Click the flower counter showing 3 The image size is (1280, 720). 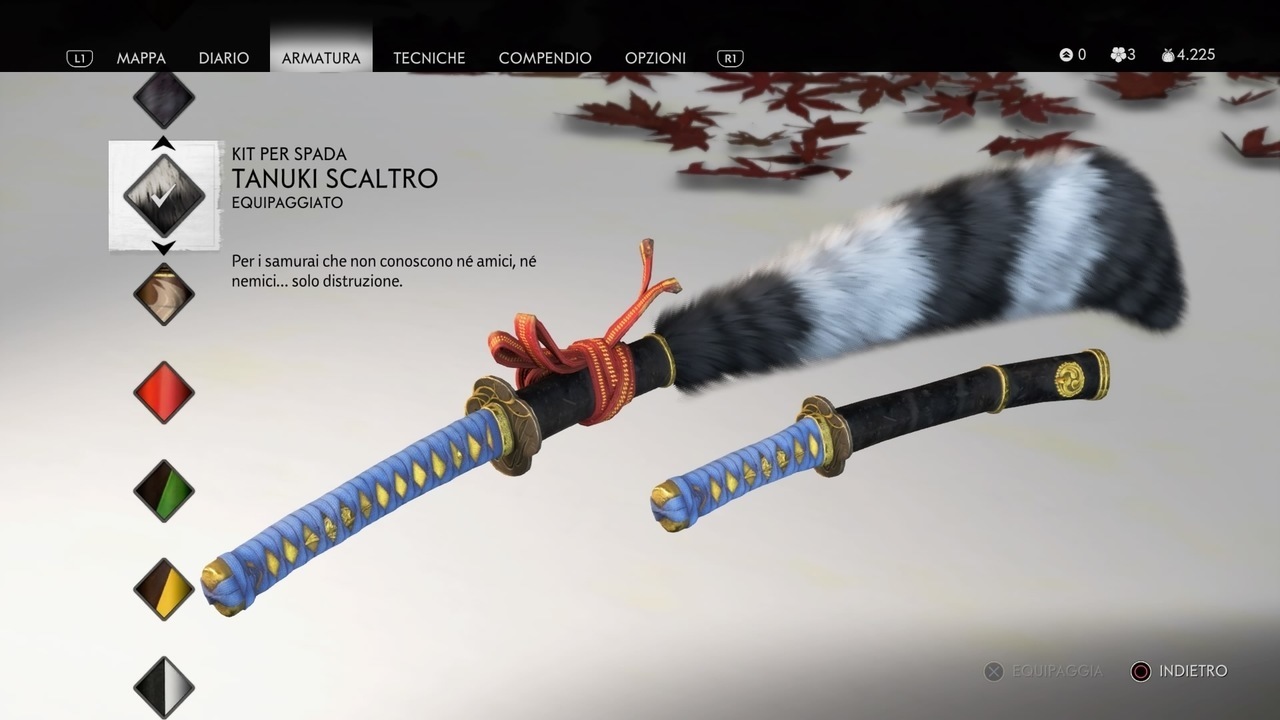(x=1121, y=55)
